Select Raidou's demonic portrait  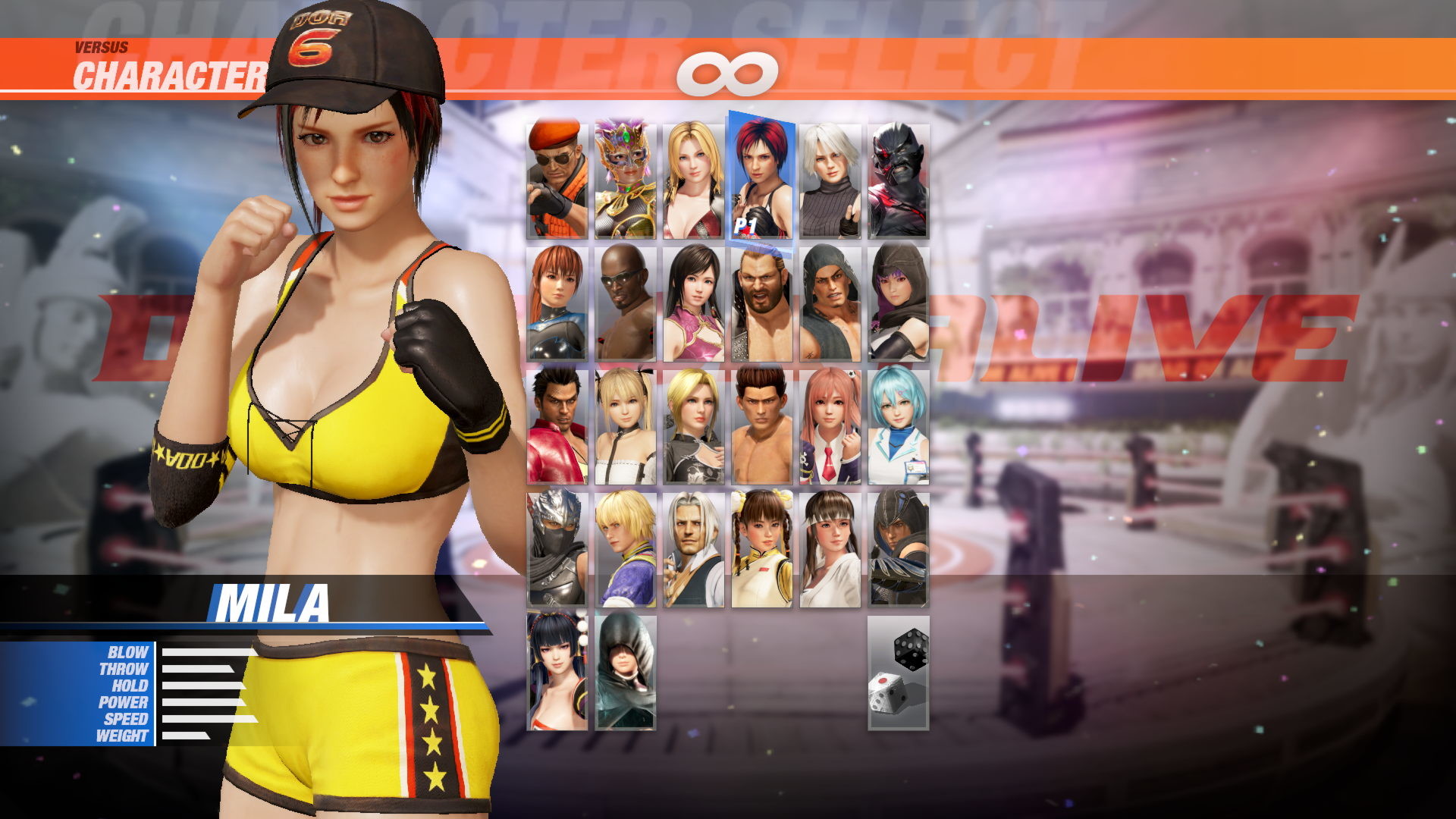click(899, 178)
